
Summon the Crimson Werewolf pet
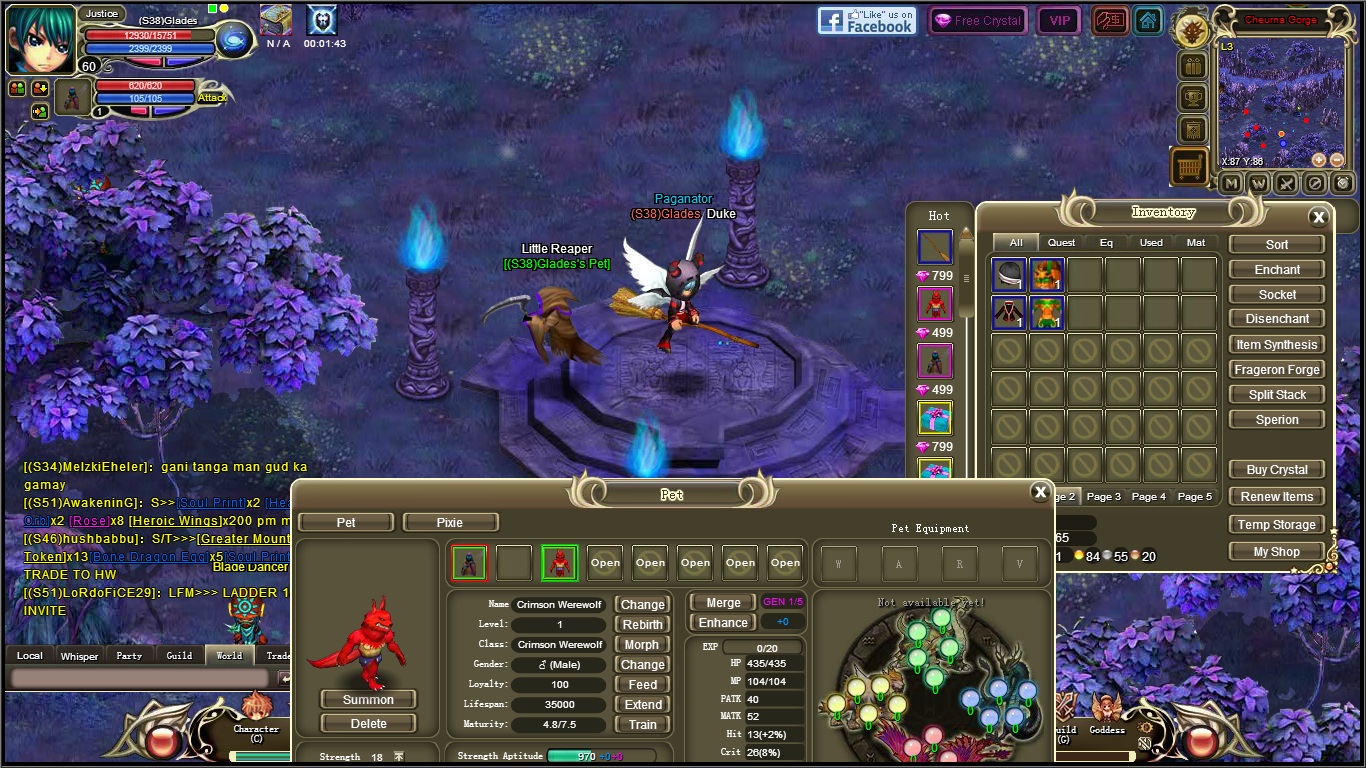point(368,699)
